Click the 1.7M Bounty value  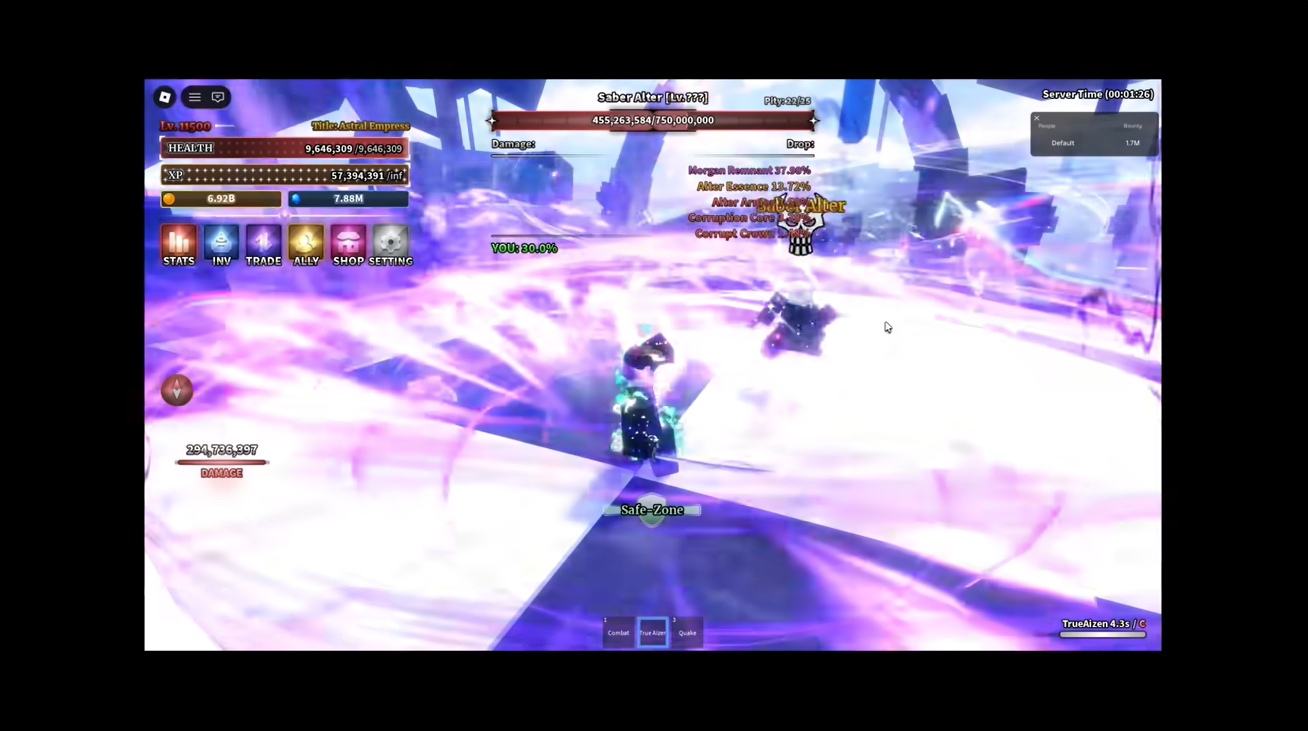pyautogui.click(x=1132, y=142)
